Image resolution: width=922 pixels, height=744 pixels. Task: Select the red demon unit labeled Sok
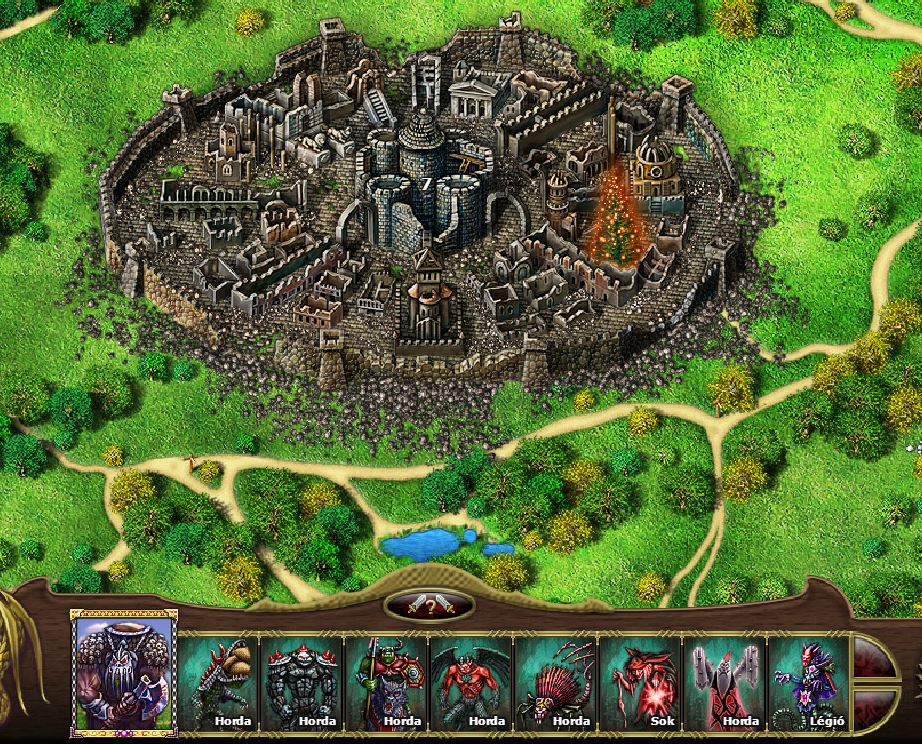[x=639, y=682]
